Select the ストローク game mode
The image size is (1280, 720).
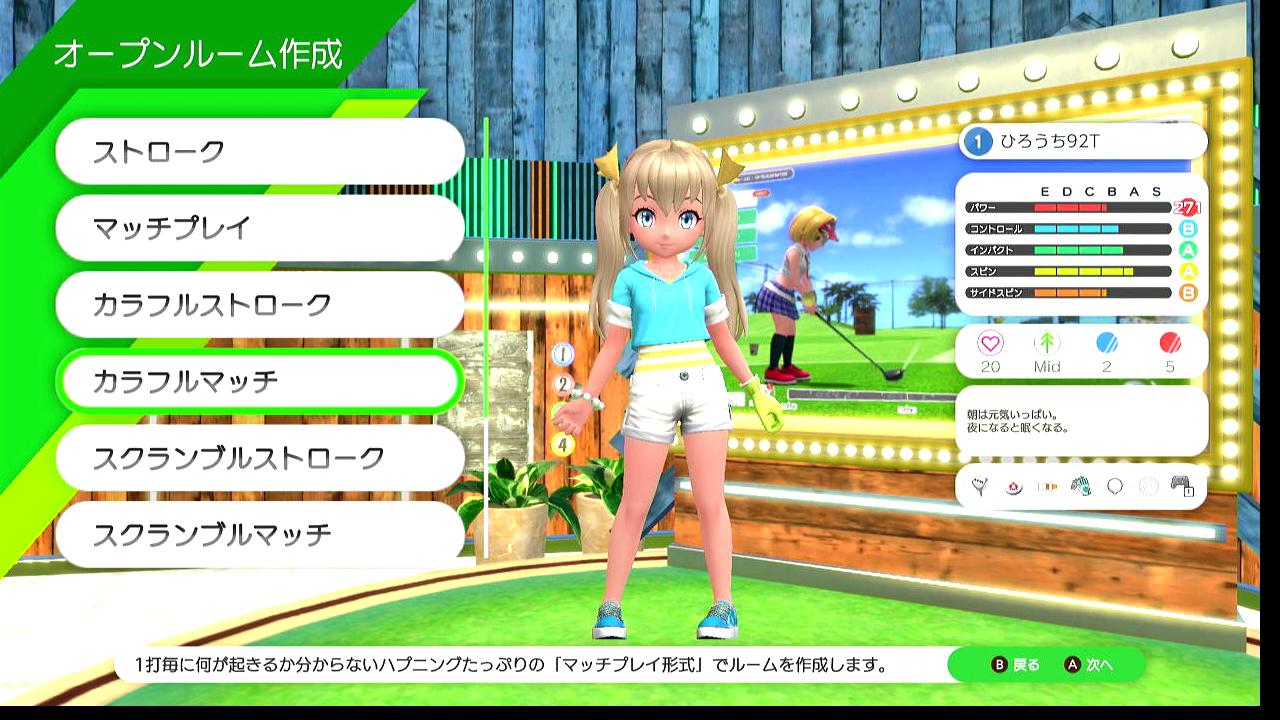coord(260,152)
